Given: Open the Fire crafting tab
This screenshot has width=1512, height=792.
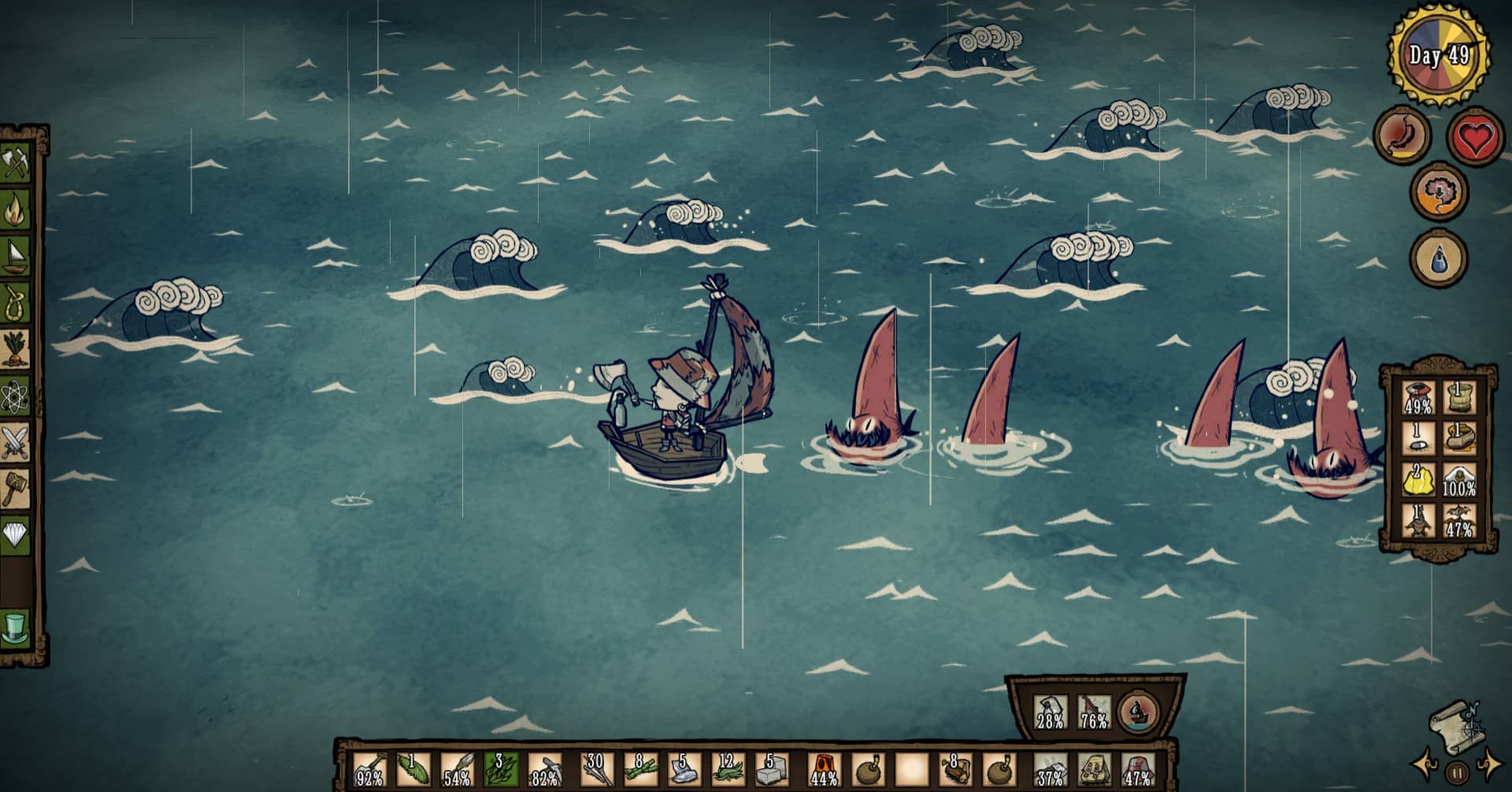Looking at the screenshot, I should (x=15, y=209).
